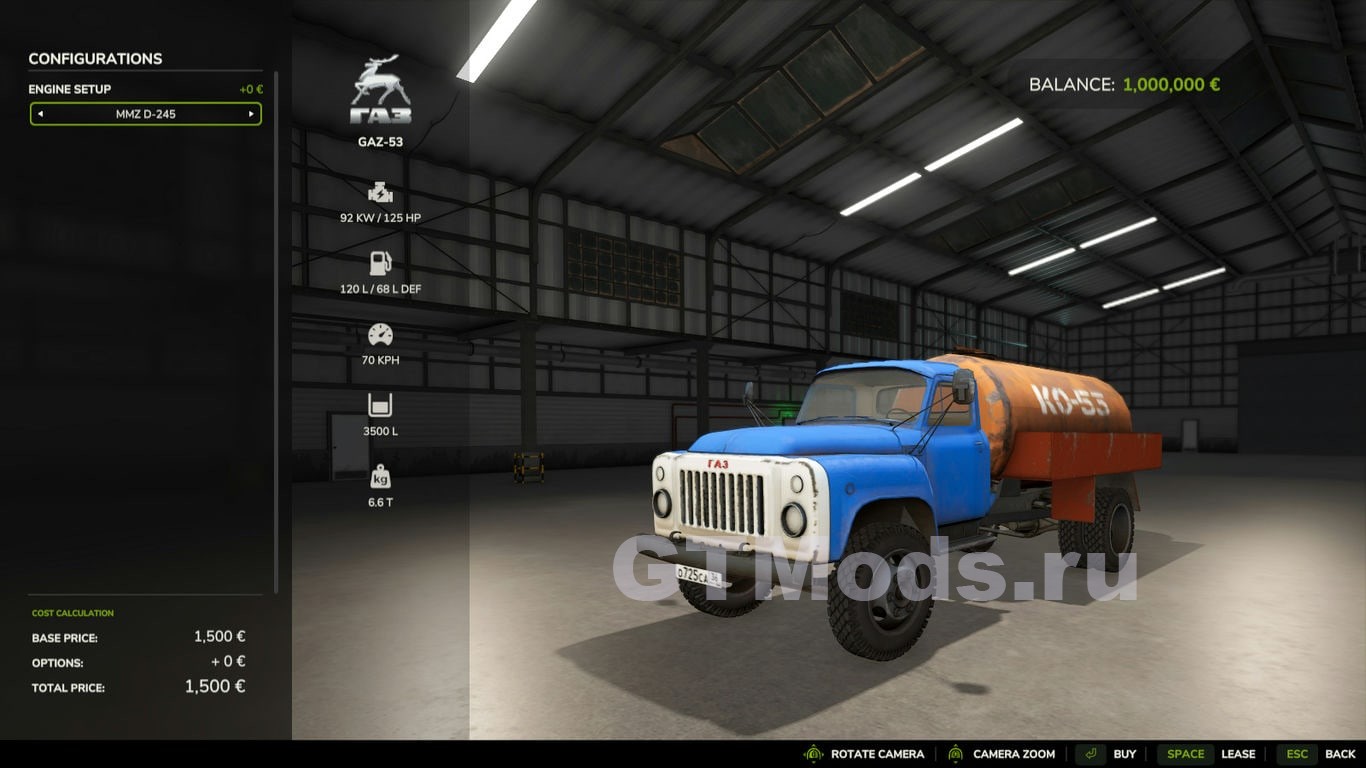
Task: Click the left arrow of Engine Setup
Action: click(40, 114)
